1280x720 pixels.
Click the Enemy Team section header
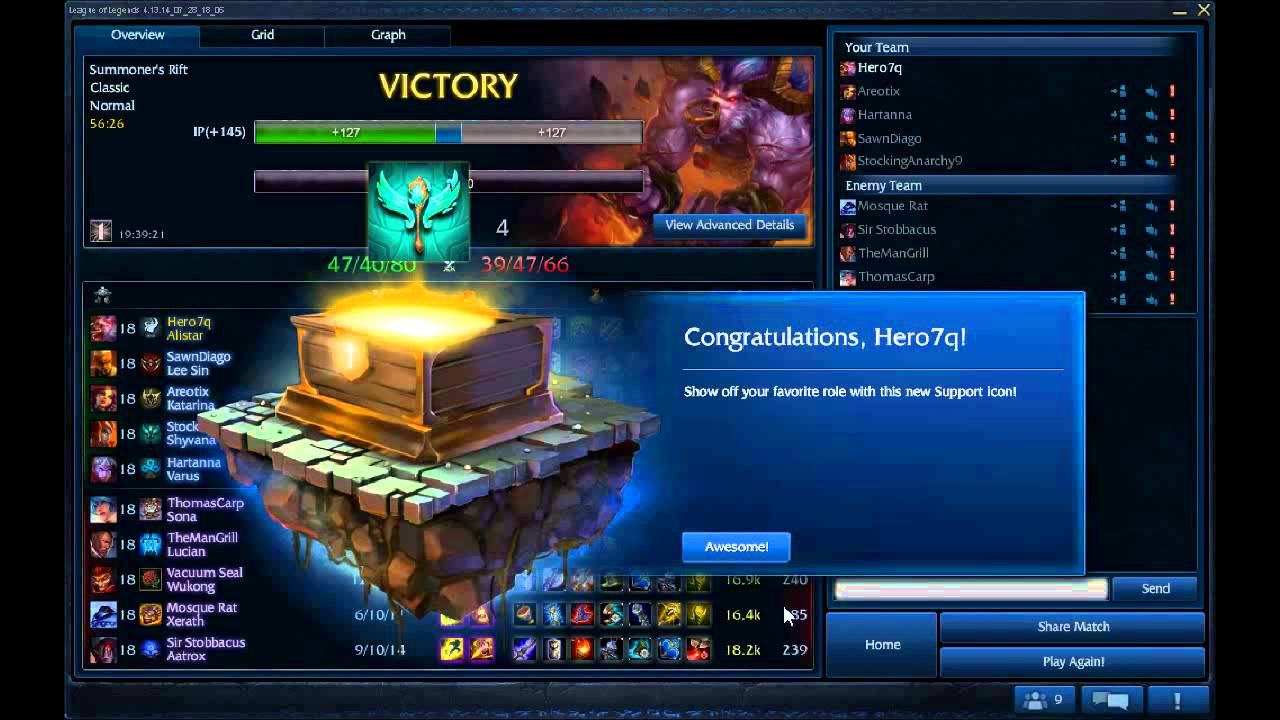pos(883,185)
